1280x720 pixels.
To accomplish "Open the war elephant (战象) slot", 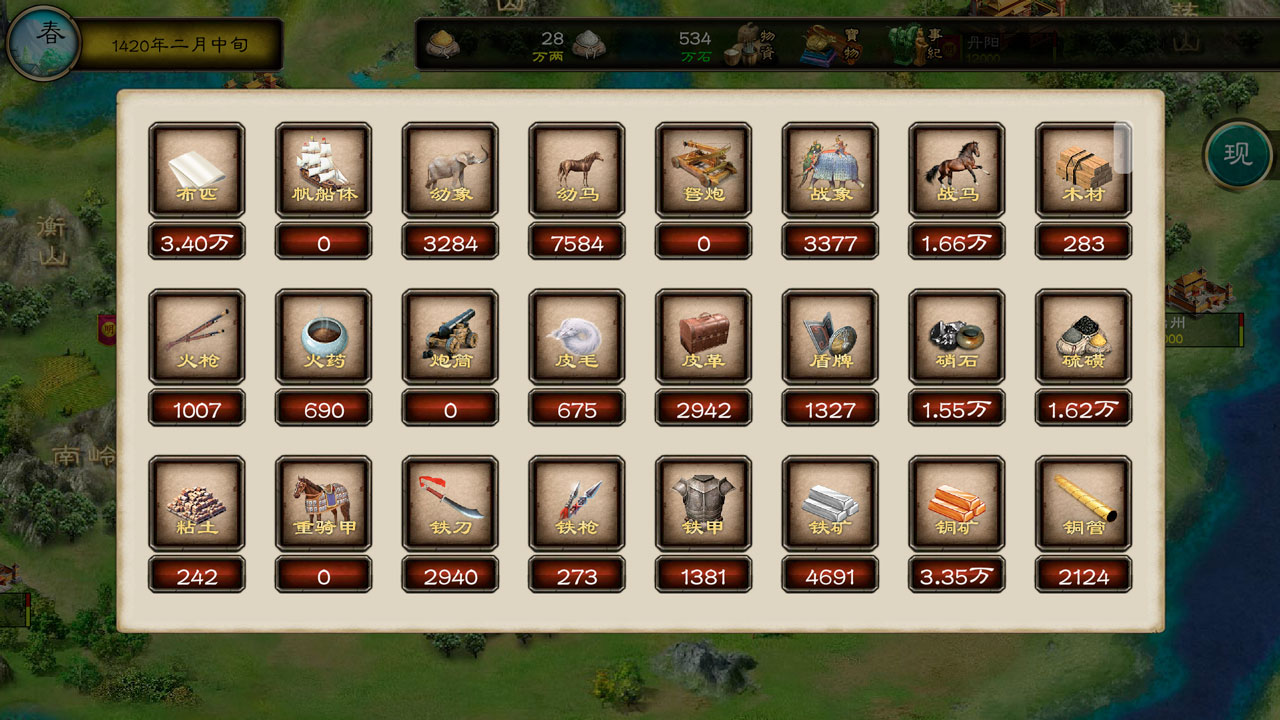I will 830,169.
